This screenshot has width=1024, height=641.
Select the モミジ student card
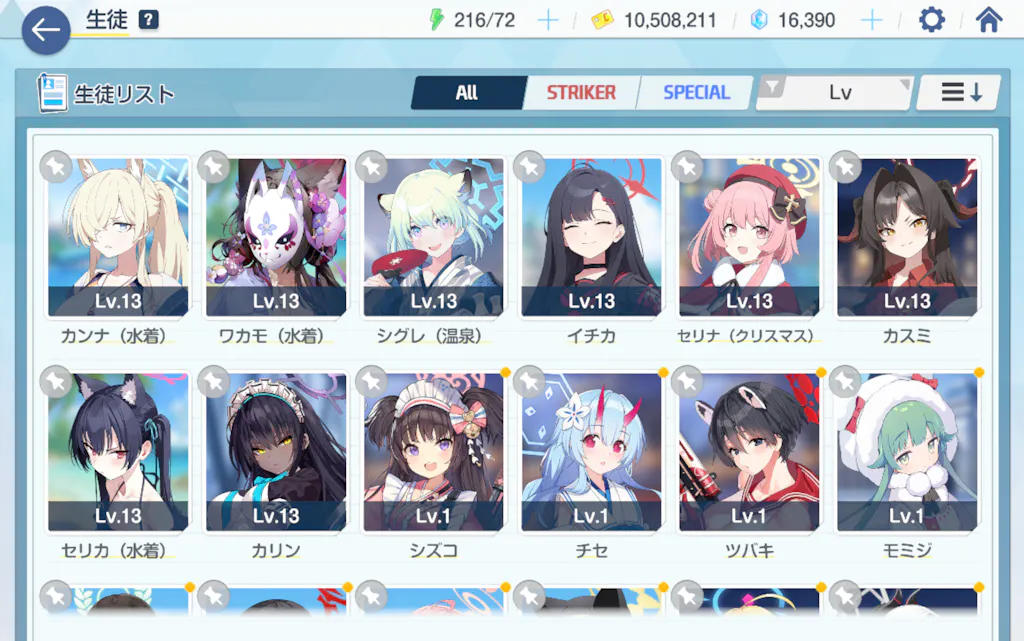[x=907, y=453]
